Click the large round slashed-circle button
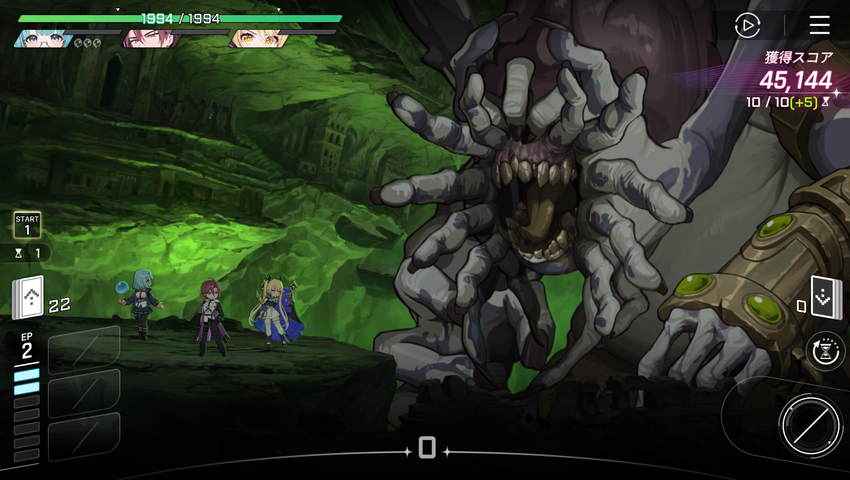 [x=809, y=426]
